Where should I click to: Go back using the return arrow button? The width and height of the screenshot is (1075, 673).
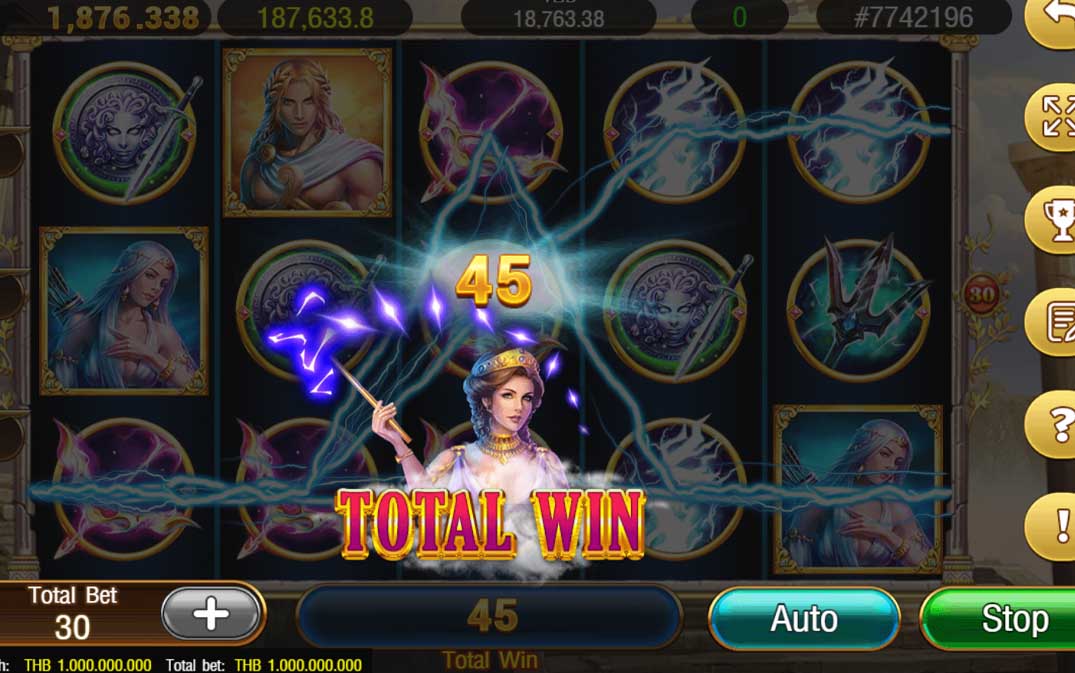[1054, 17]
